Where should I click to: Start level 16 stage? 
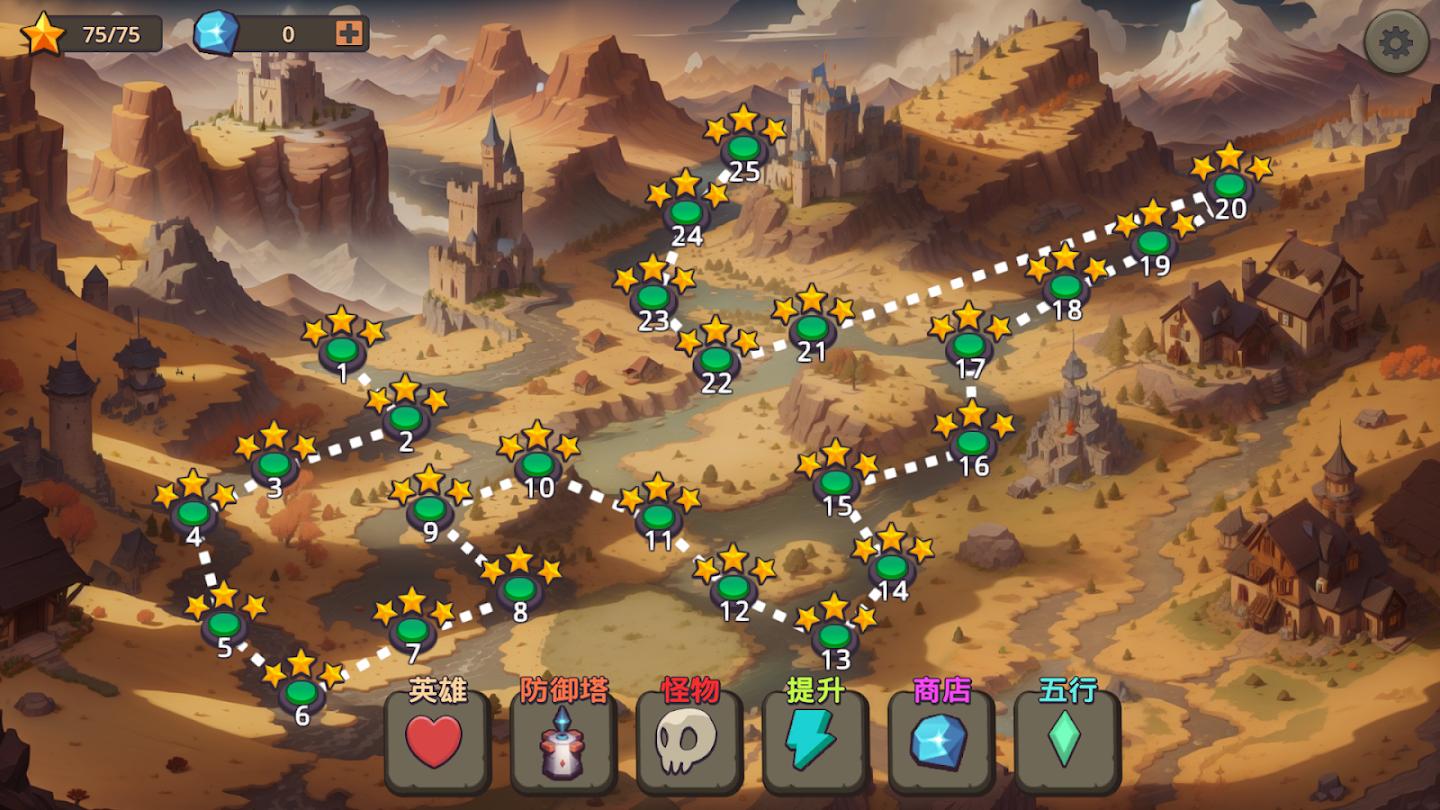(x=972, y=441)
